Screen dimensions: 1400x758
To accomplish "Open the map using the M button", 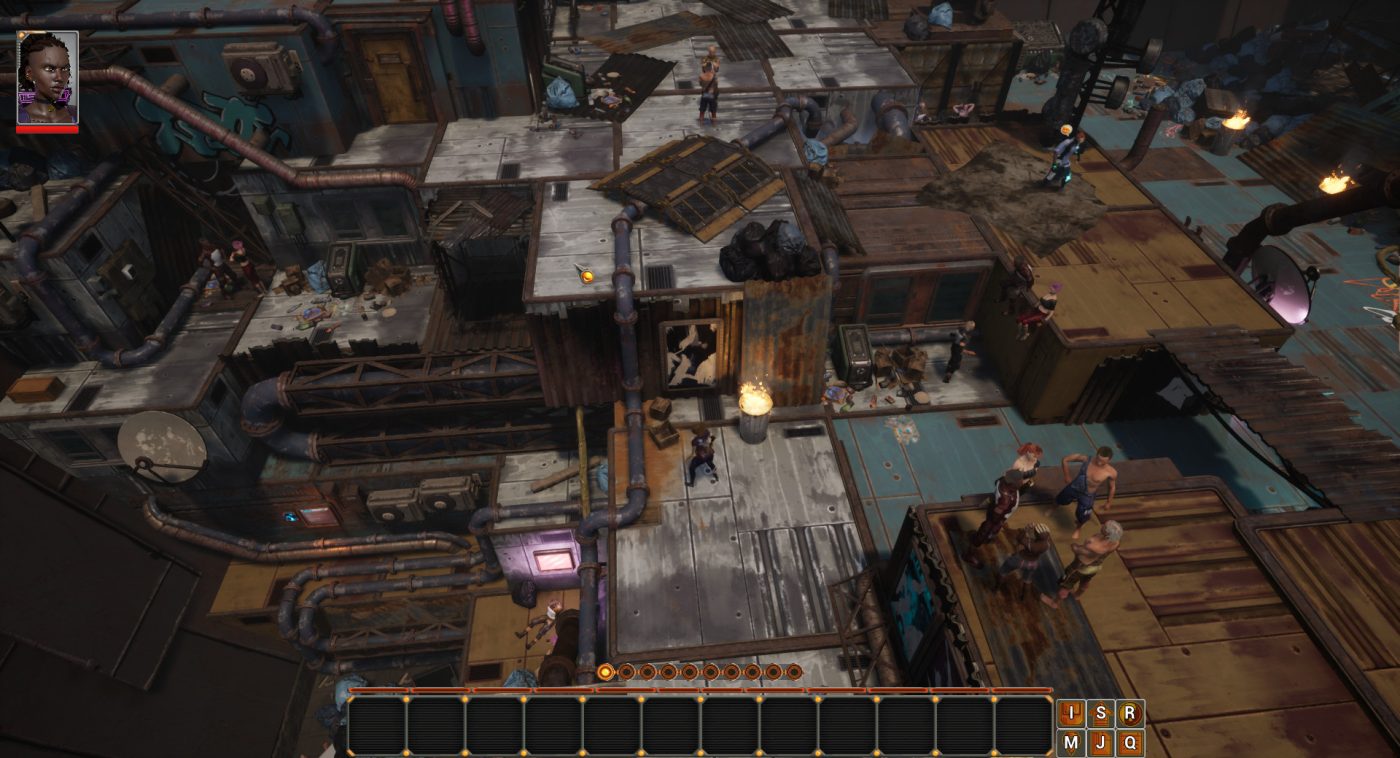I will (1072, 742).
